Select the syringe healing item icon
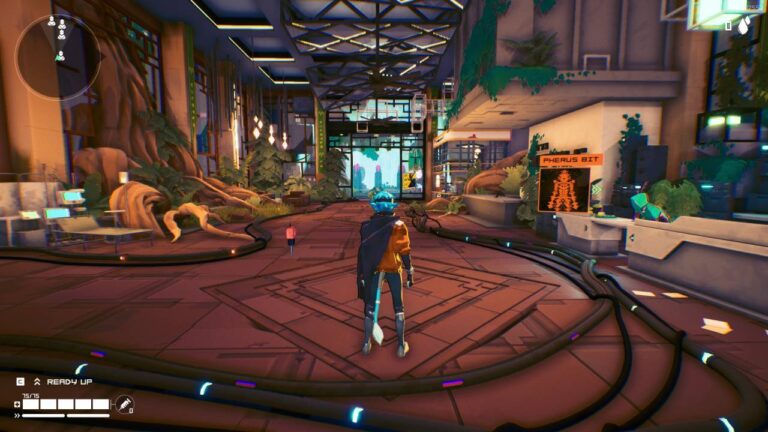 (x=124, y=405)
